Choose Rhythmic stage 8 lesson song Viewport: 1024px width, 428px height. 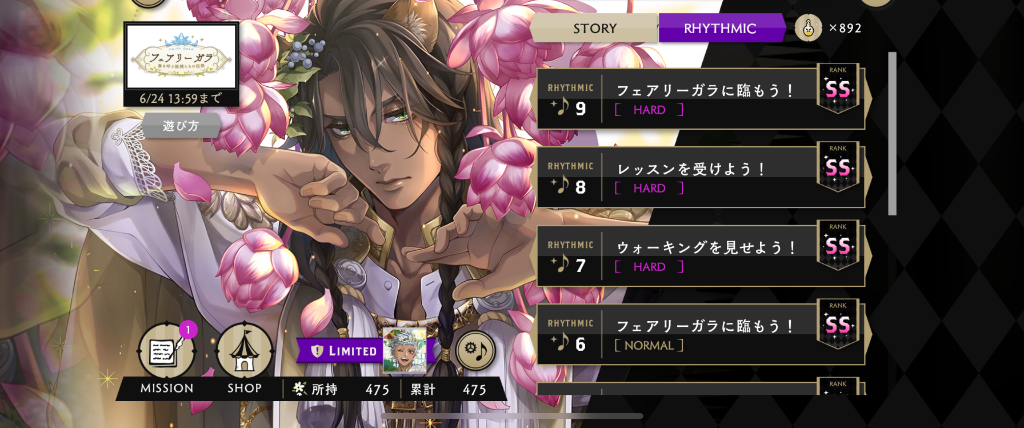point(700,176)
